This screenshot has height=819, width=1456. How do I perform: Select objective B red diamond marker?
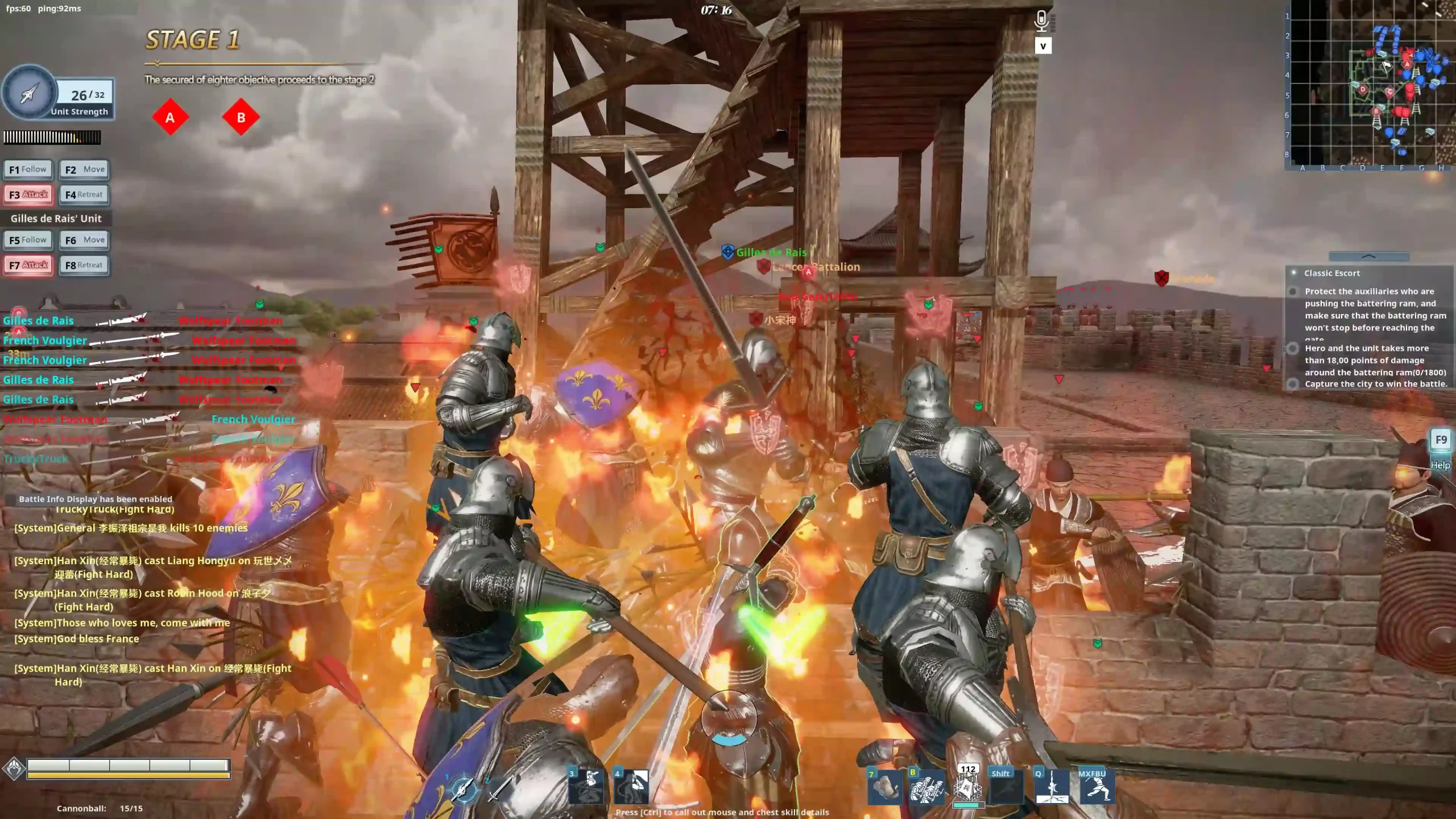pos(241,118)
